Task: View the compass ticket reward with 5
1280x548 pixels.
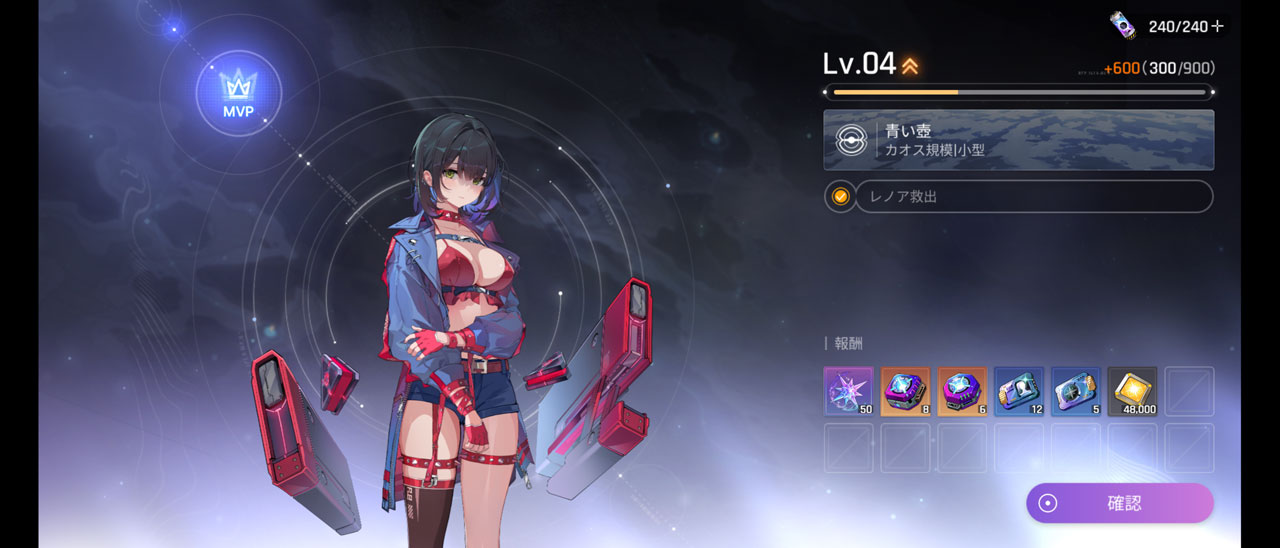Action: (x=1076, y=391)
